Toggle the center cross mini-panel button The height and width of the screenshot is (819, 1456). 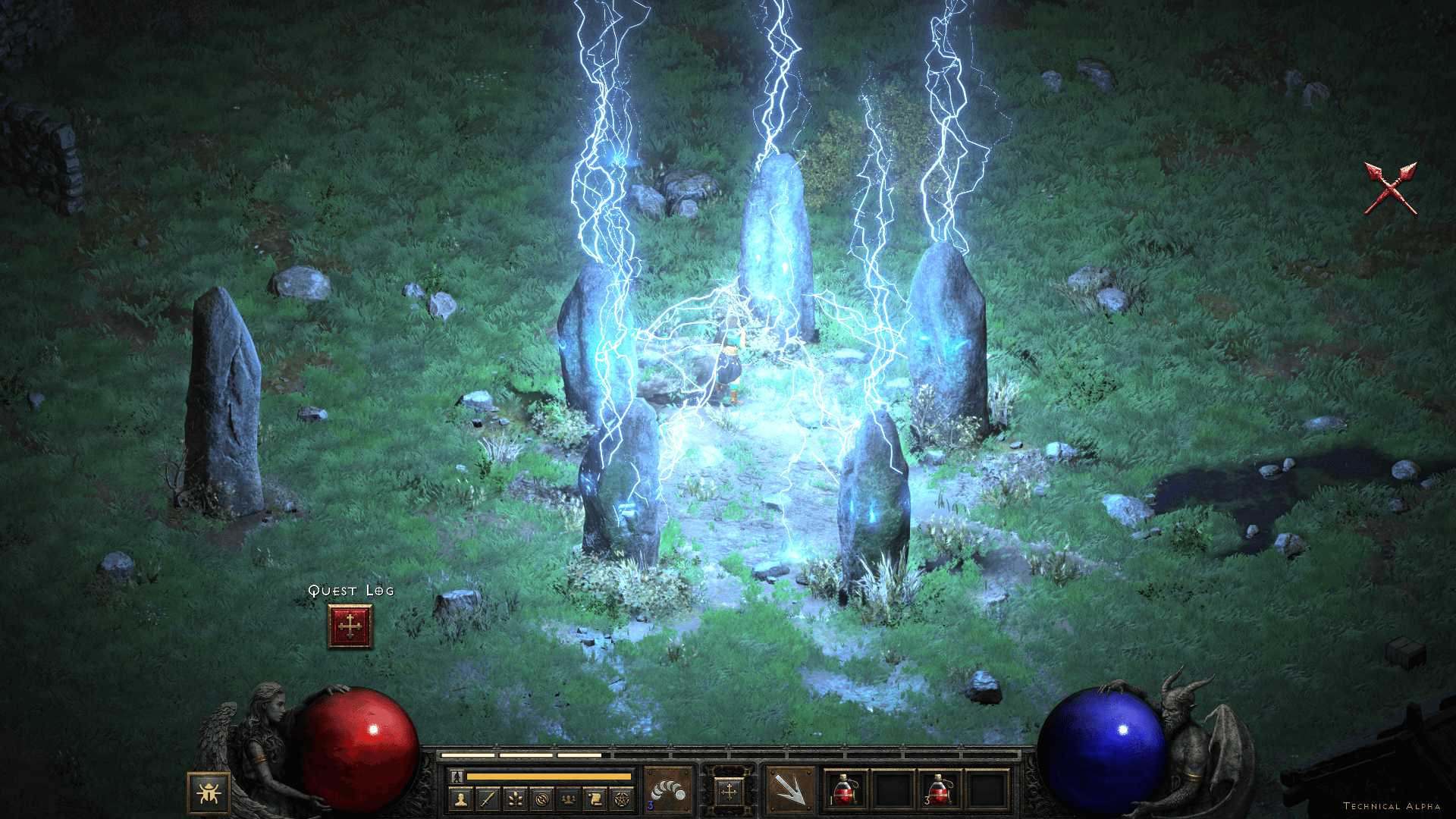coord(729,792)
